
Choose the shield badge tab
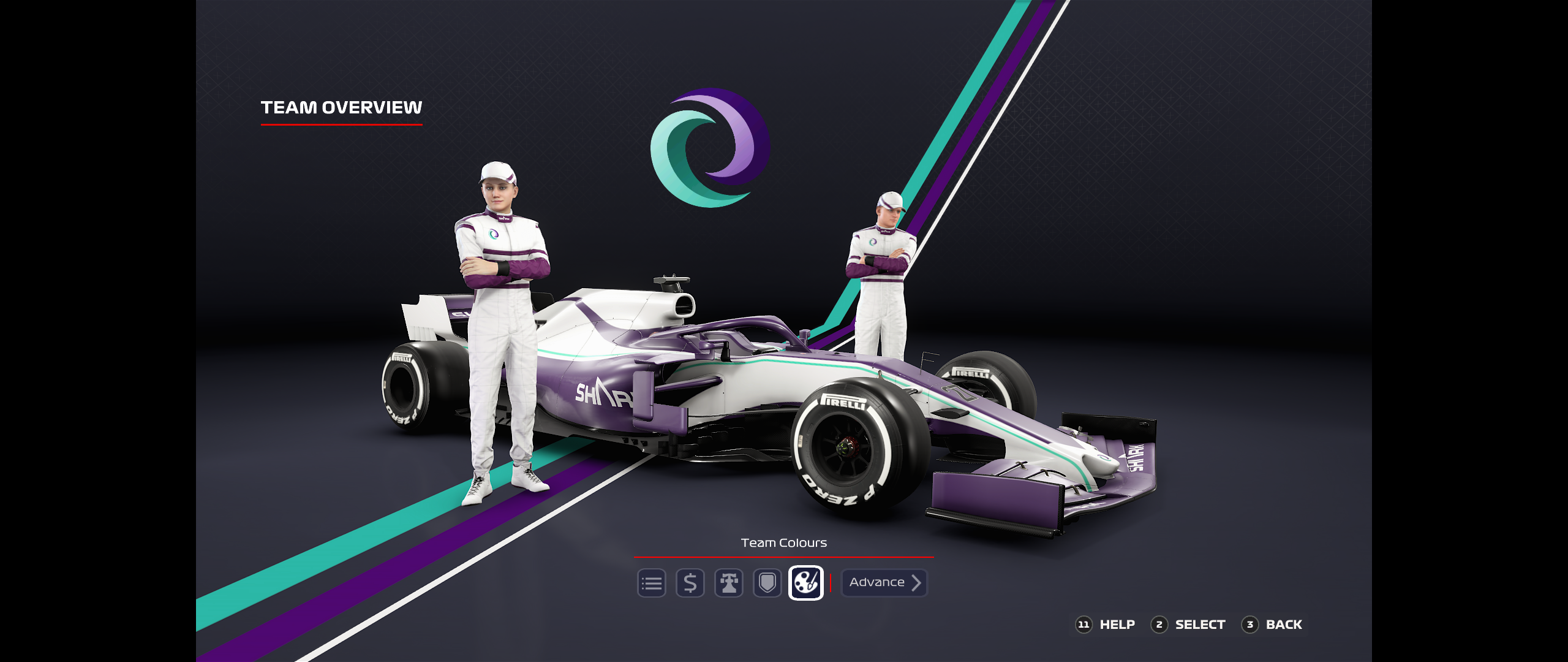pyautogui.click(x=767, y=583)
